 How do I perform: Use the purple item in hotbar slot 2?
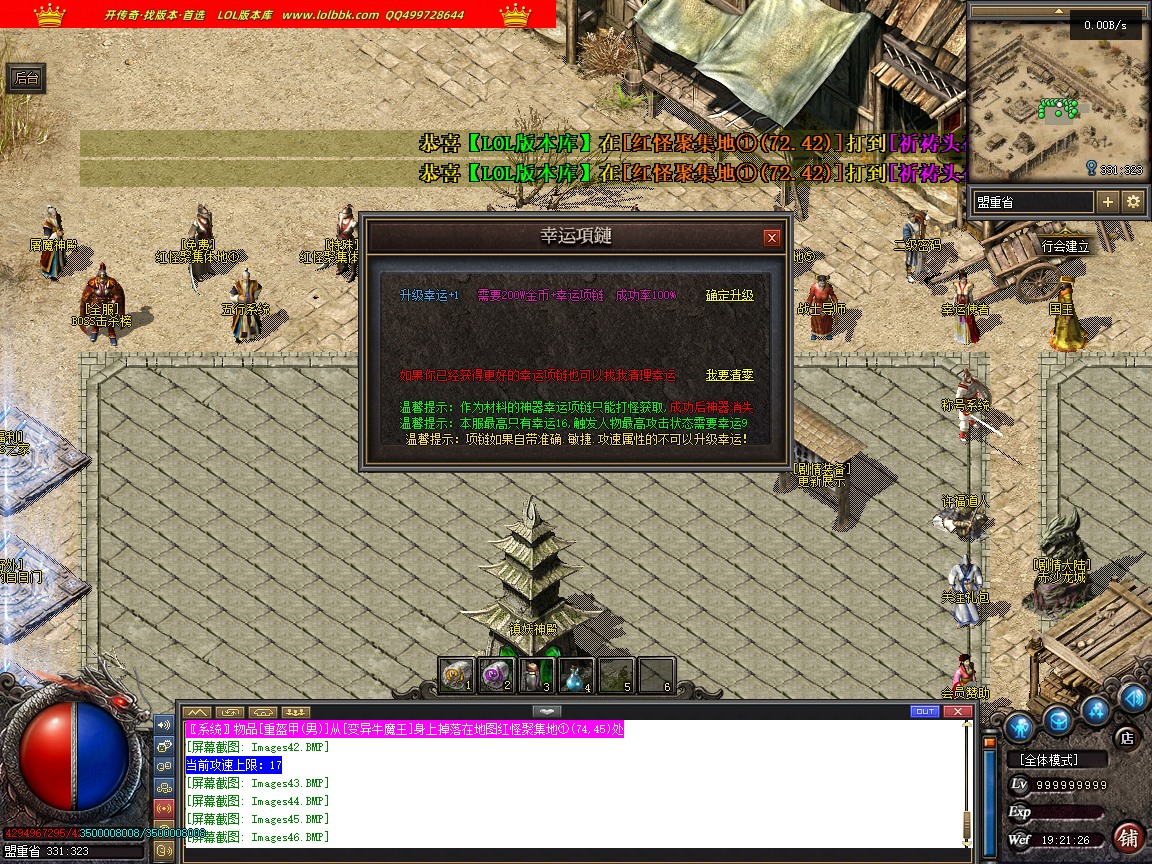[x=496, y=675]
